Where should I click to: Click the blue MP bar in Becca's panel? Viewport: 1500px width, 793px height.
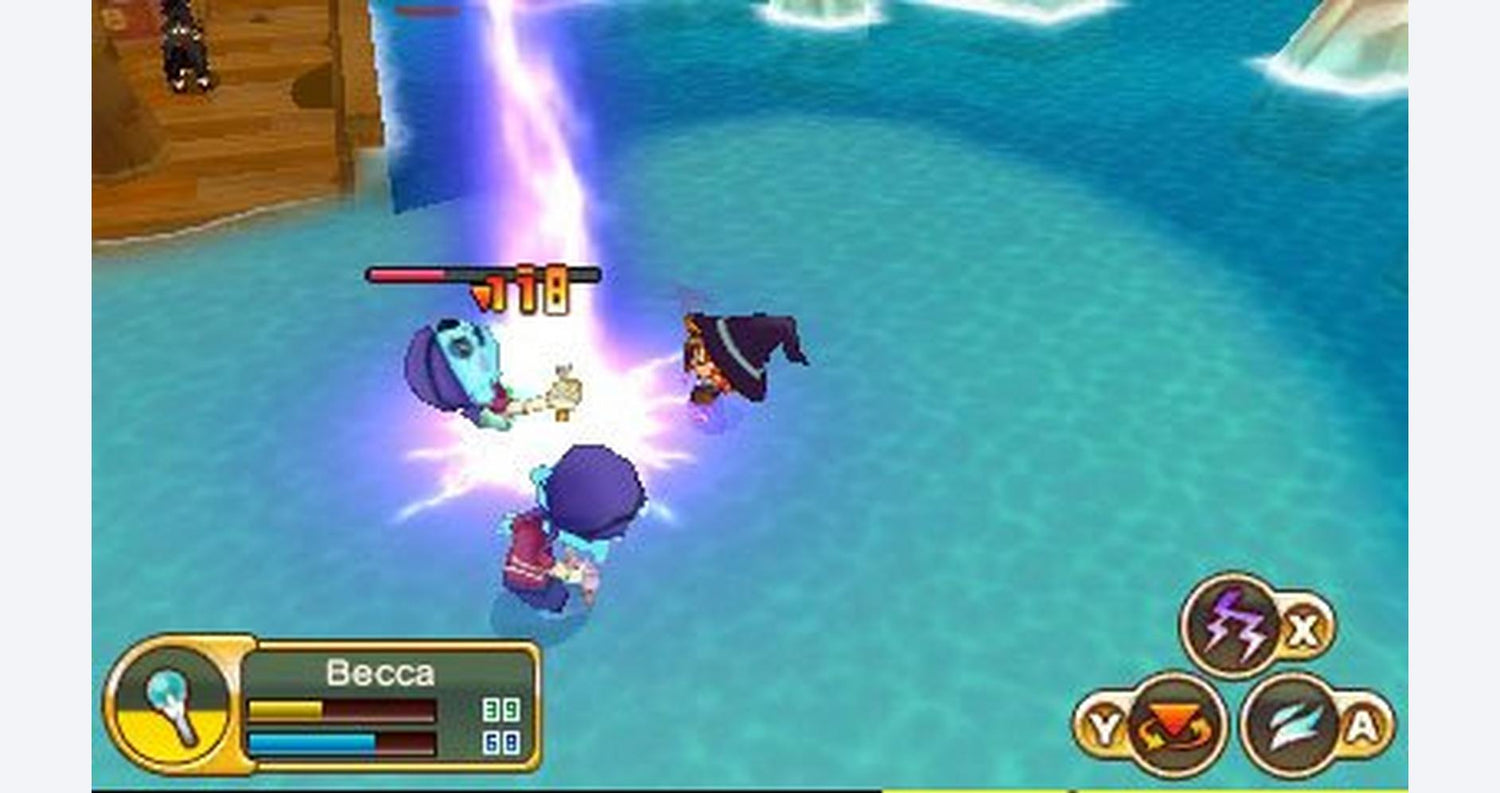click(x=310, y=742)
